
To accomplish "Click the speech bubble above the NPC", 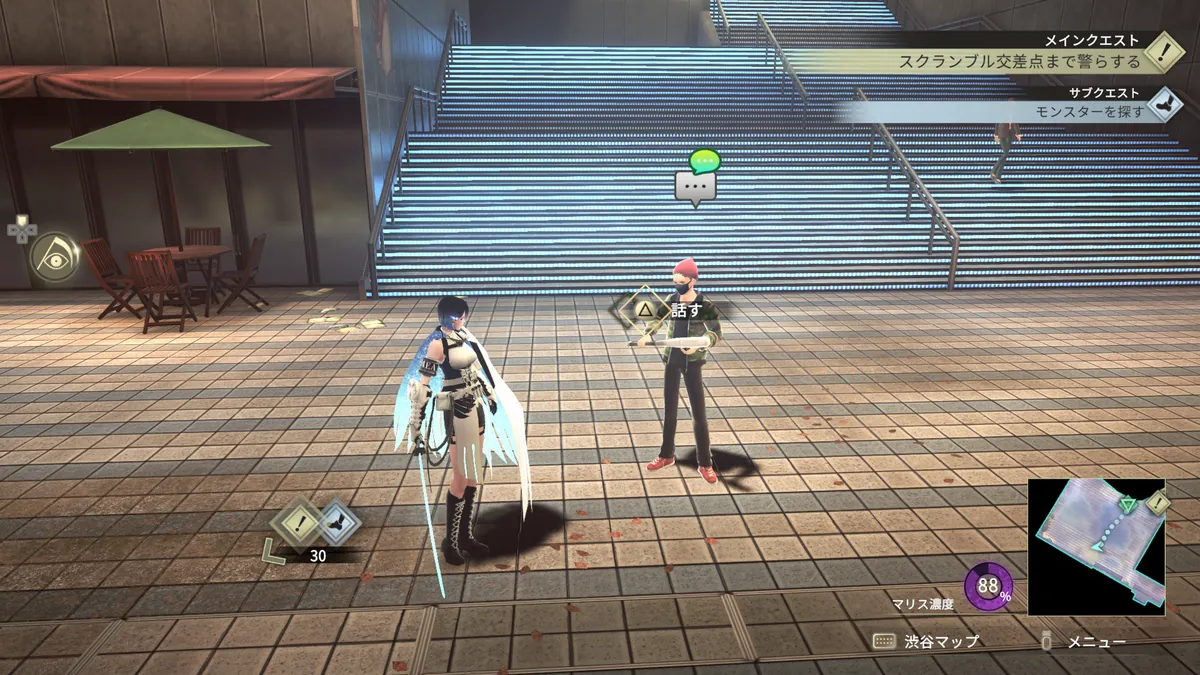I will click(x=696, y=186).
